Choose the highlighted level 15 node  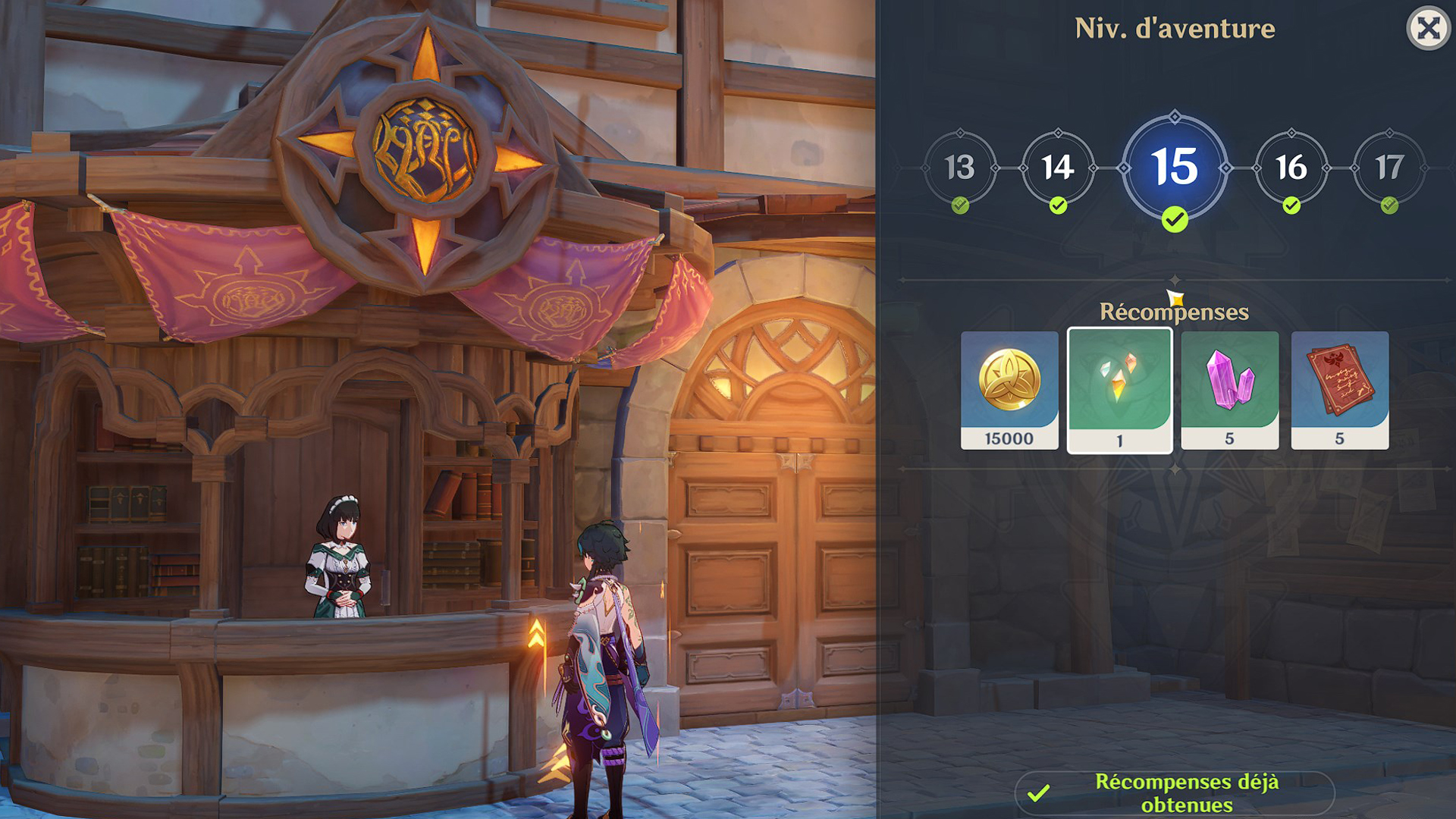coord(1175,168)
